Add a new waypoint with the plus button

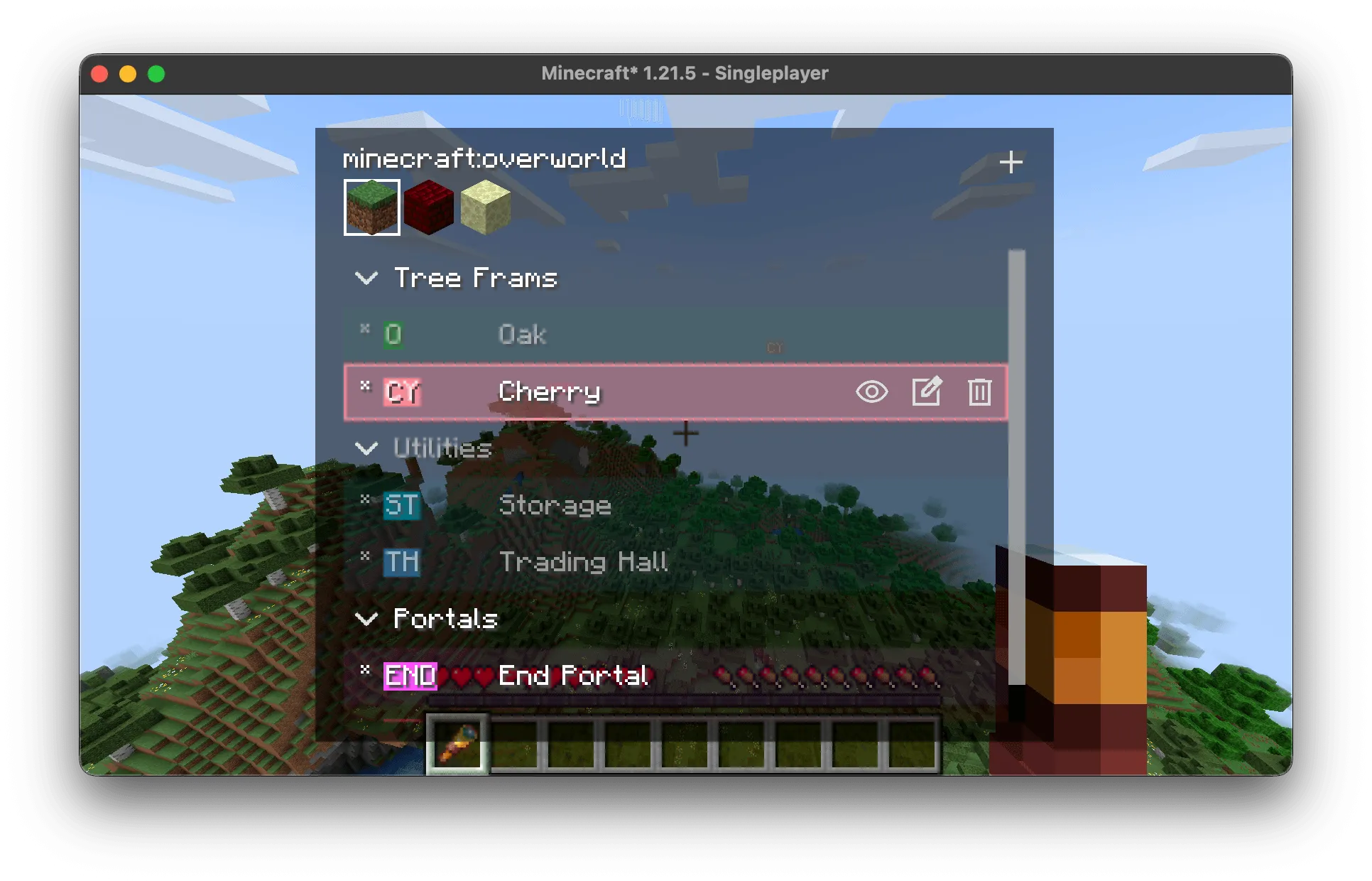pos(1011,162)
